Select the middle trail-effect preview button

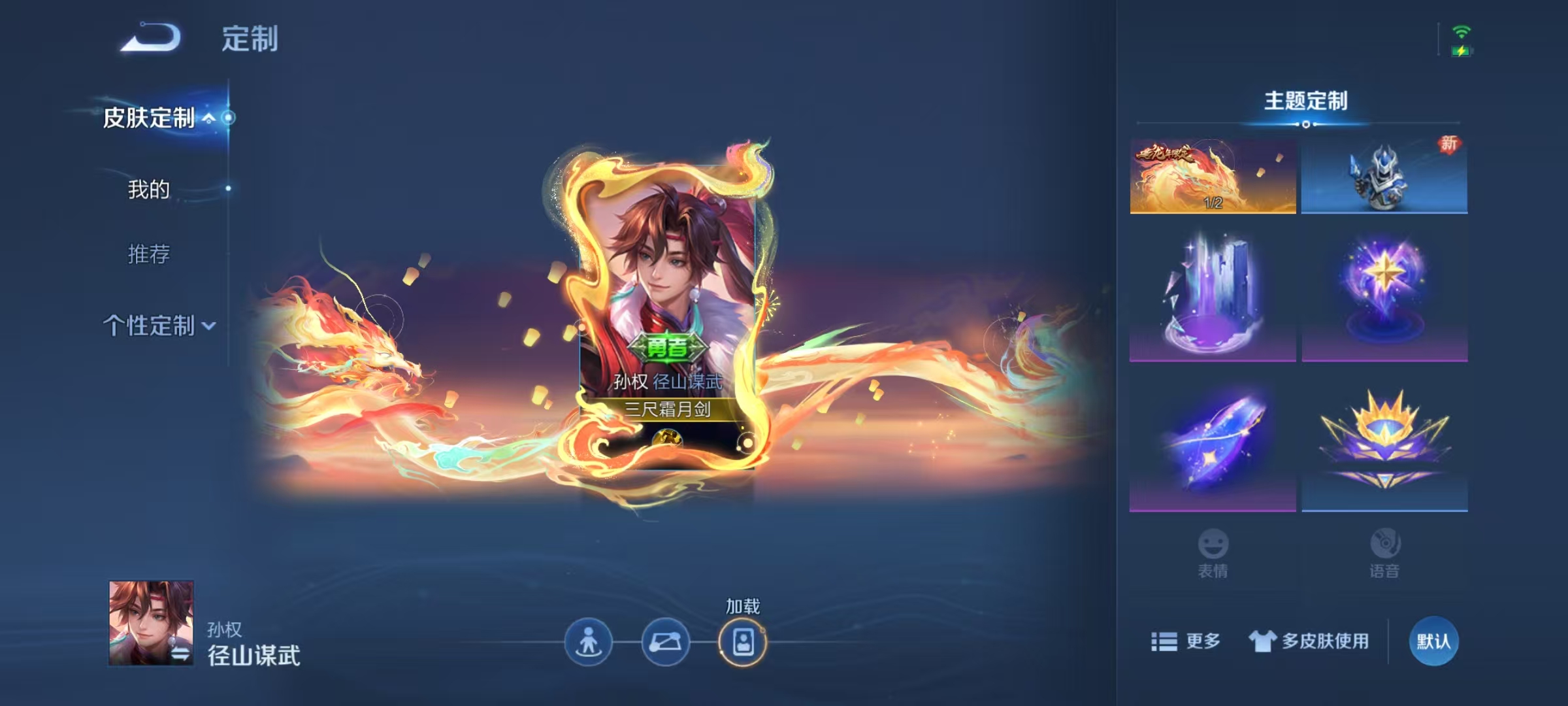[665, 642]
